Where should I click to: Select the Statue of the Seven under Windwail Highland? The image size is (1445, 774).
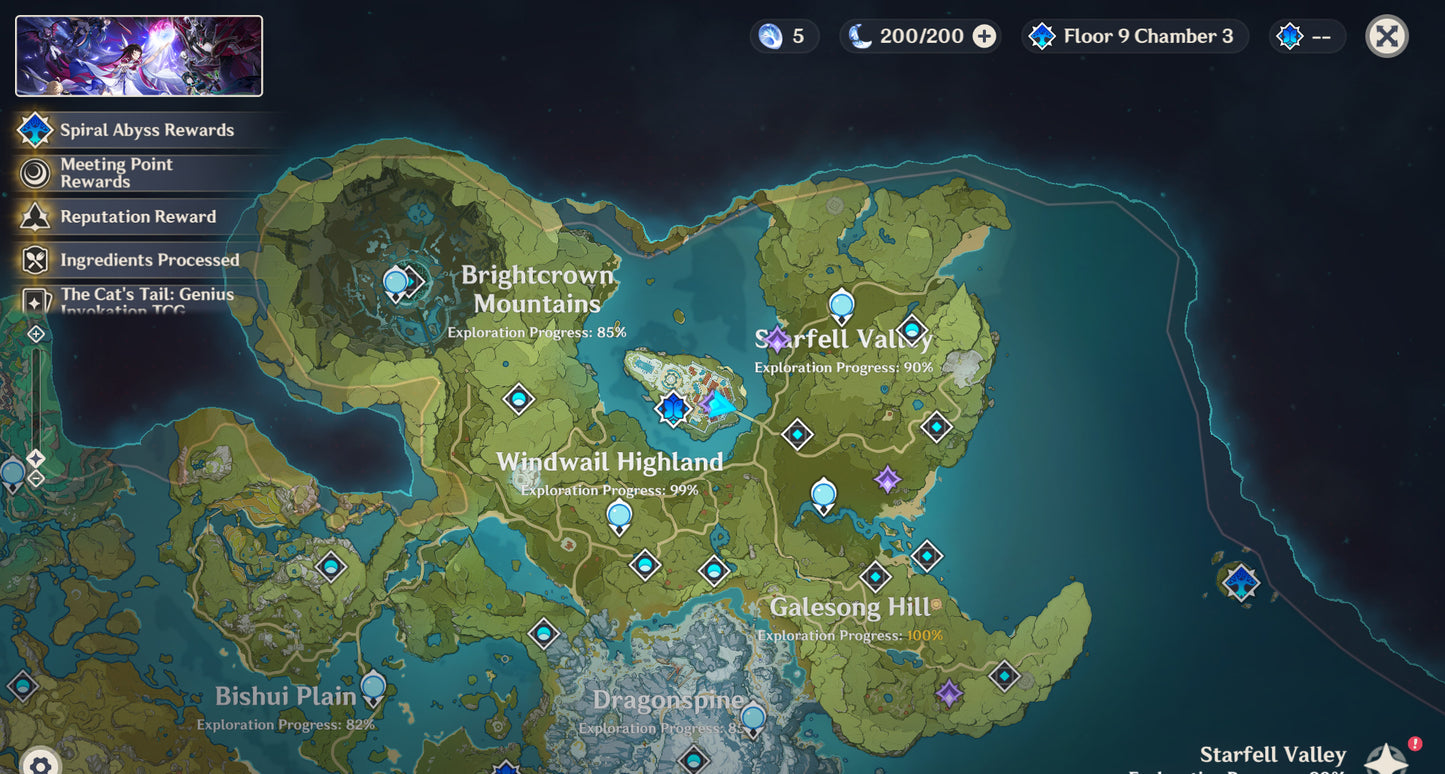coord(619,517)
